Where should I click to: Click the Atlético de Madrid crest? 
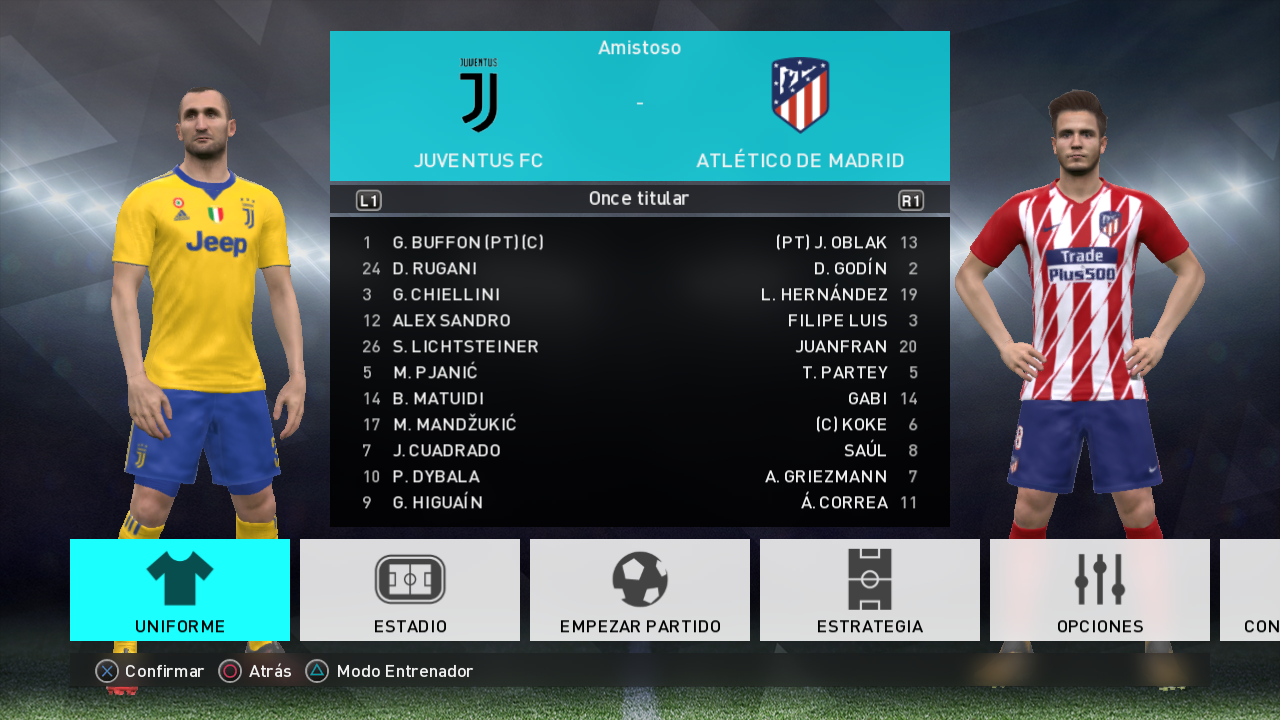[800, 96]
